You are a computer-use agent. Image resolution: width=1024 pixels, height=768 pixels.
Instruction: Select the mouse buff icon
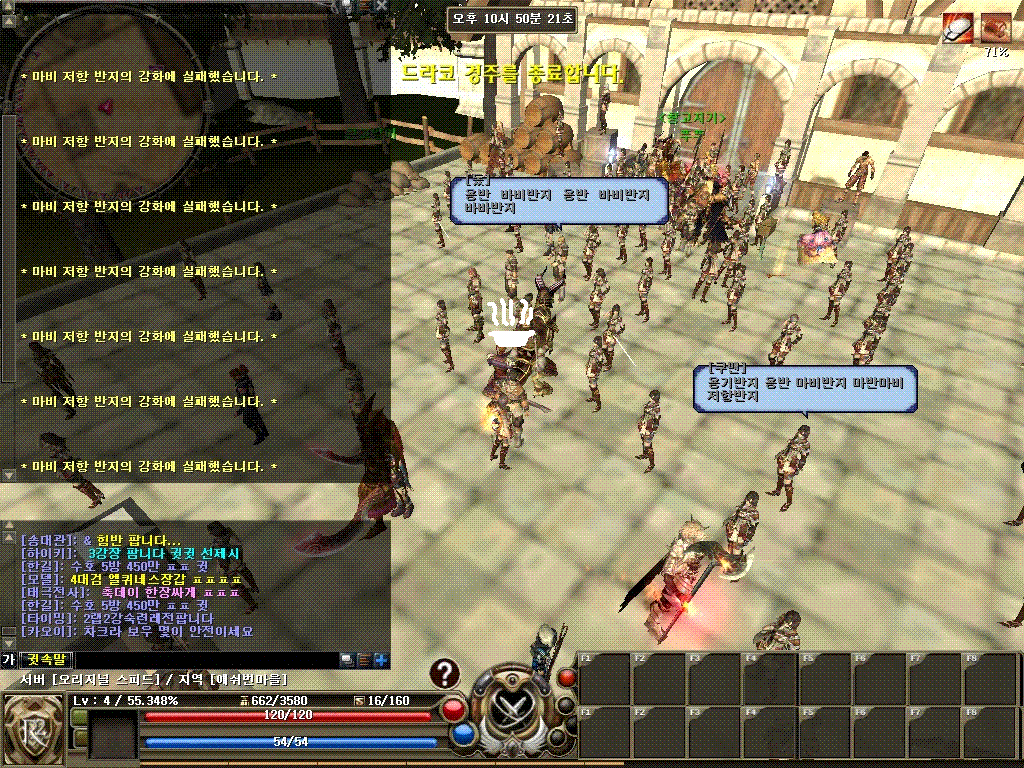[x=957, y=28]
